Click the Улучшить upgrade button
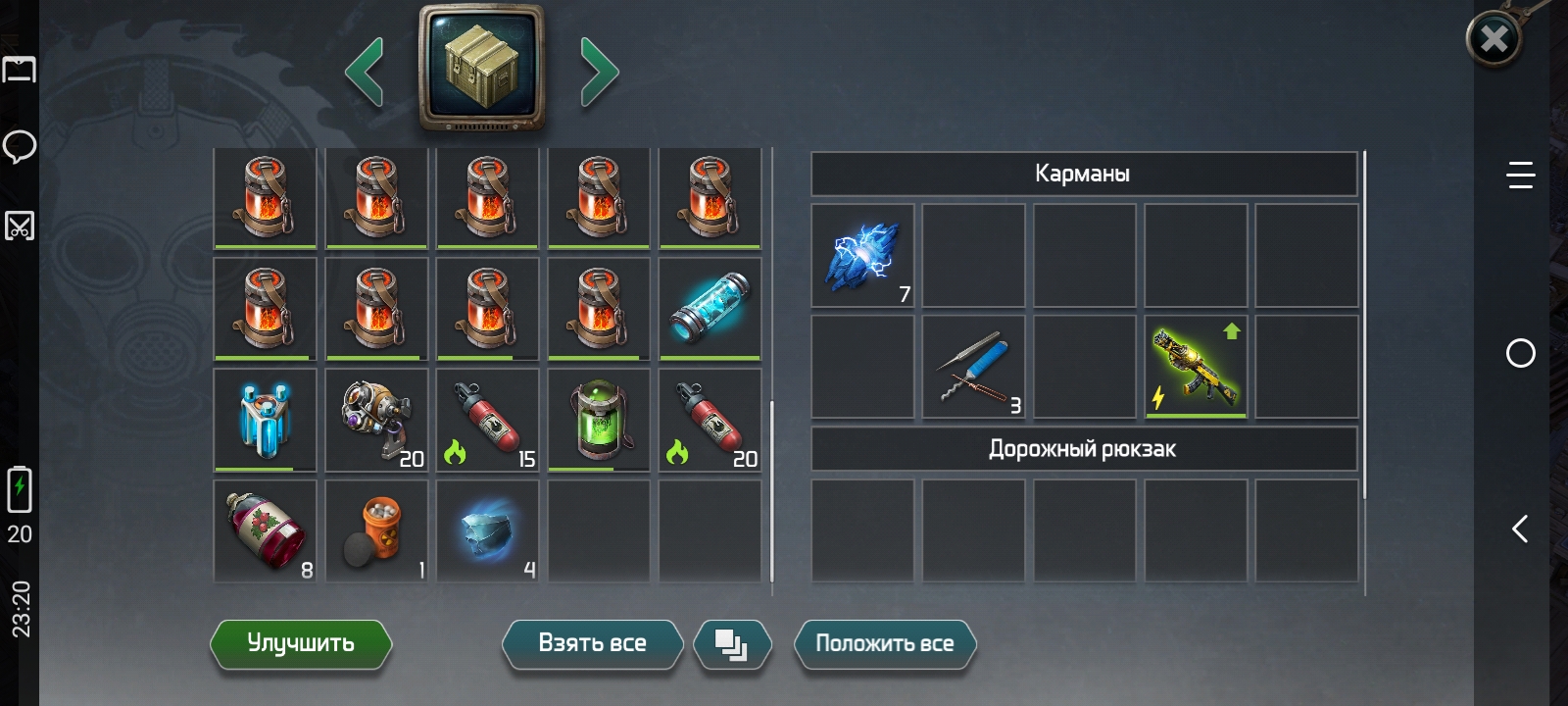 [x=301, y=644]
